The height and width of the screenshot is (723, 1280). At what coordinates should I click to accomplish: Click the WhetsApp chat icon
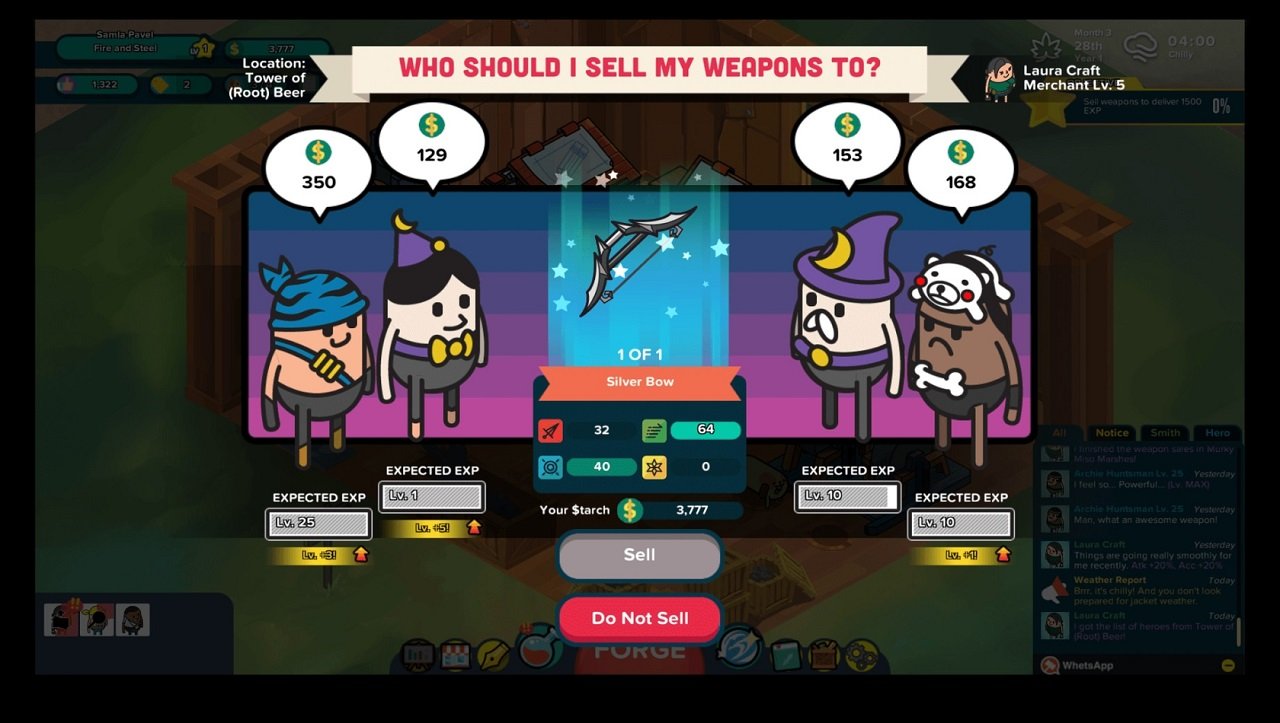pos(1052,666)
